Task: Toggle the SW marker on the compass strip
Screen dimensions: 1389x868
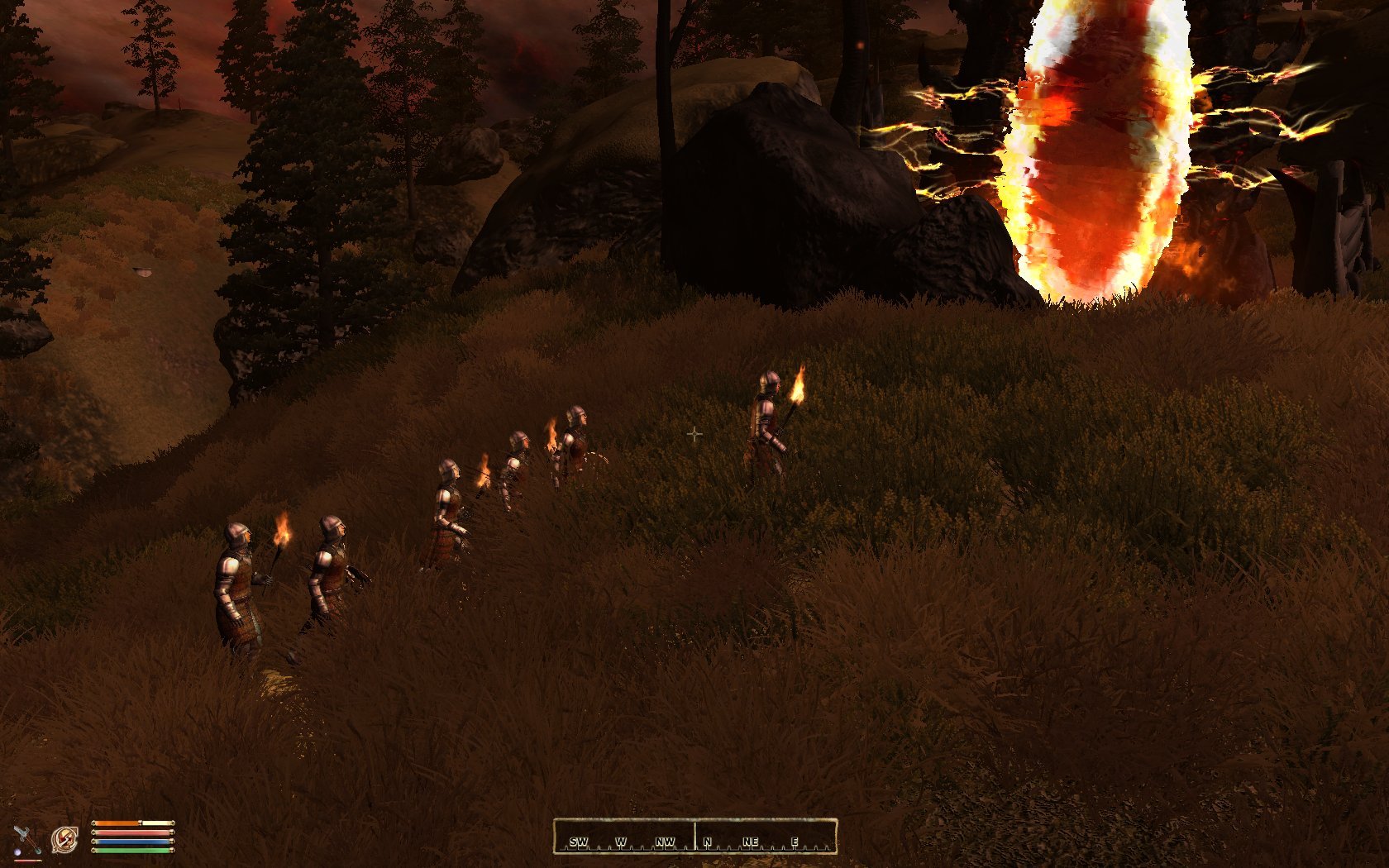Action: 580,841
